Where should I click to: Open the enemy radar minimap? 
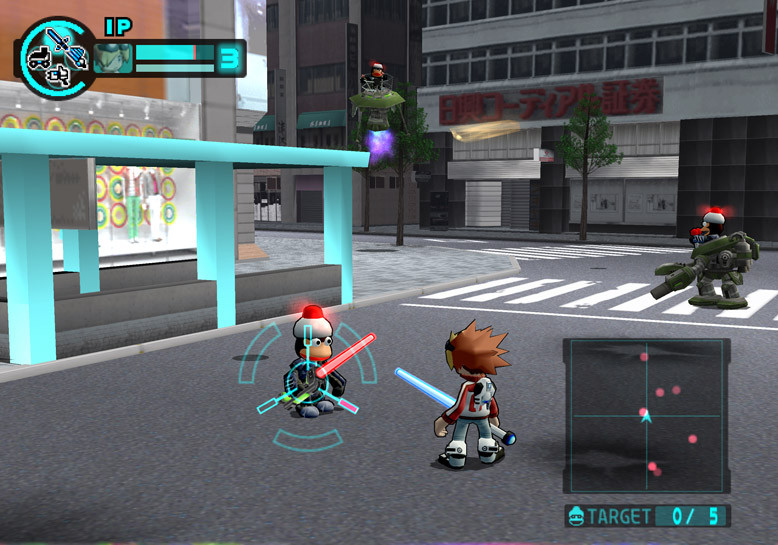pos(646,415)
